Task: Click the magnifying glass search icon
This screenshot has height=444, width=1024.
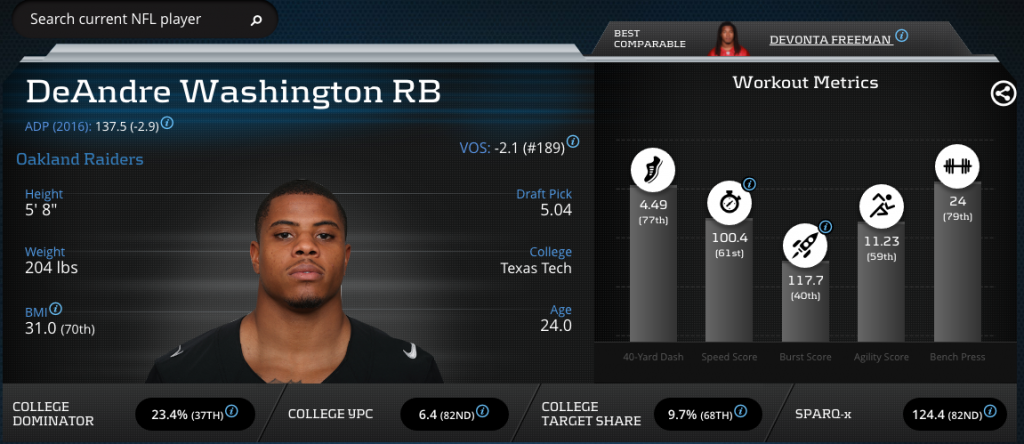Action: tap(256, 19)
